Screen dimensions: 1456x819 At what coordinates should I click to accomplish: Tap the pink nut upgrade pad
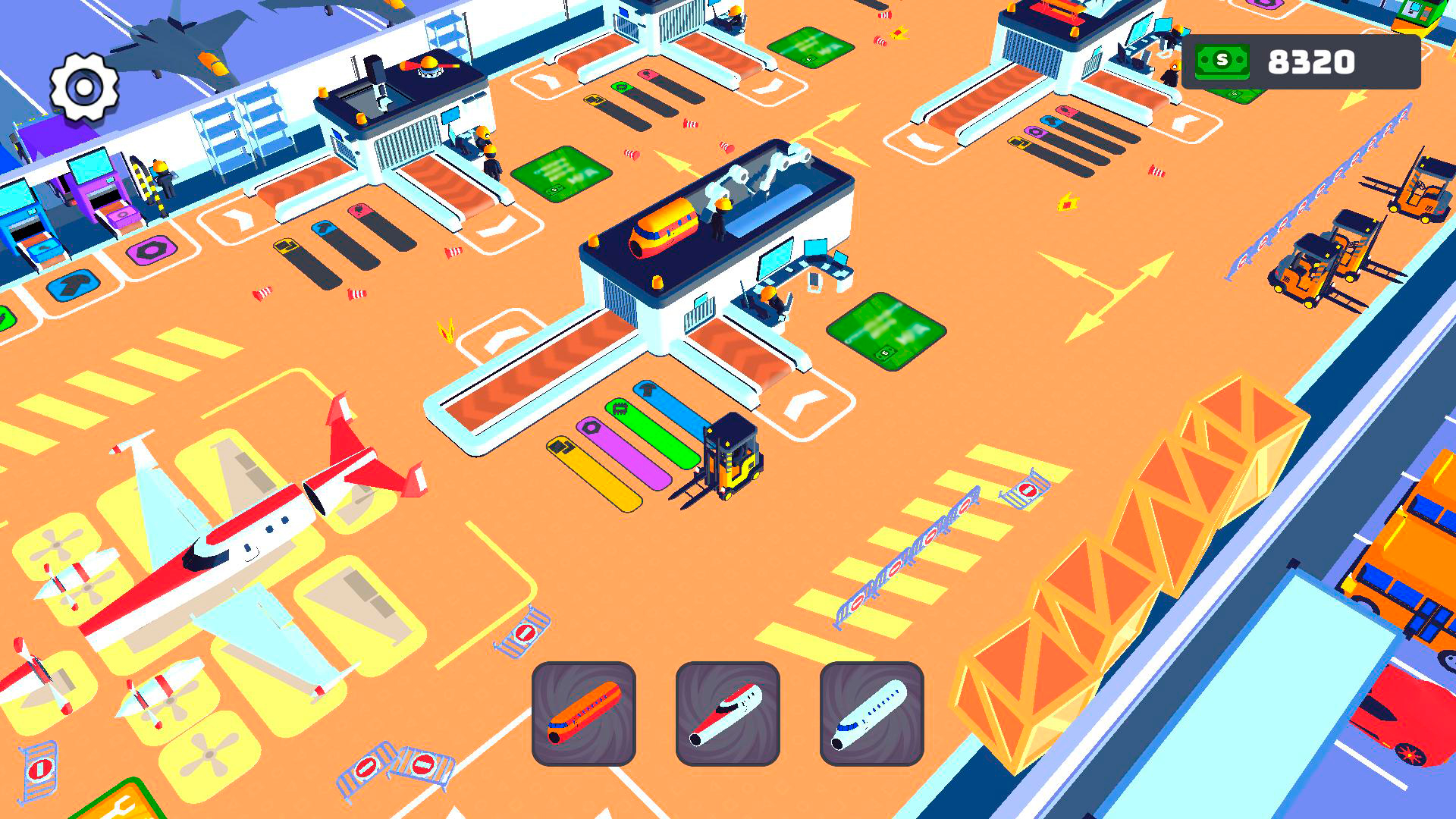(152, 251)
